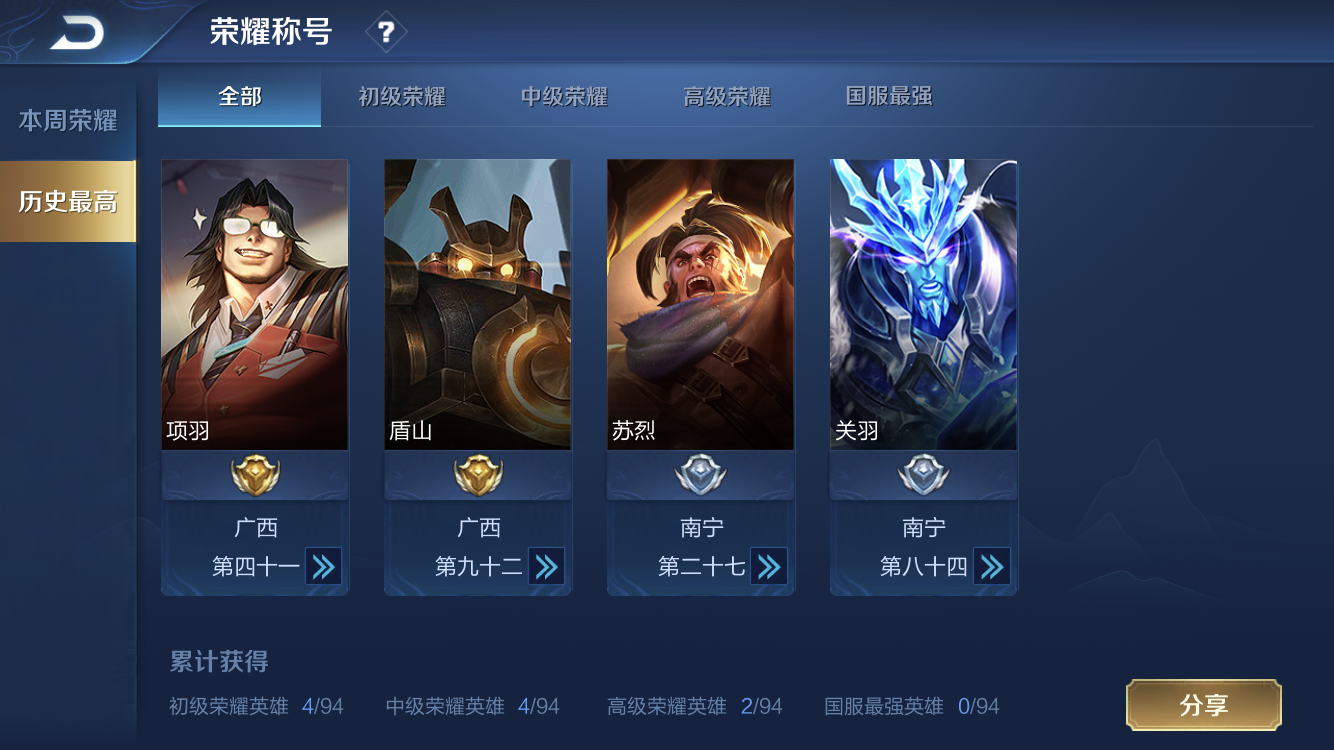Open the 中级荣耀 tab
The image size is (1334, 750).
pyautogui.click(x=564, y=97)
